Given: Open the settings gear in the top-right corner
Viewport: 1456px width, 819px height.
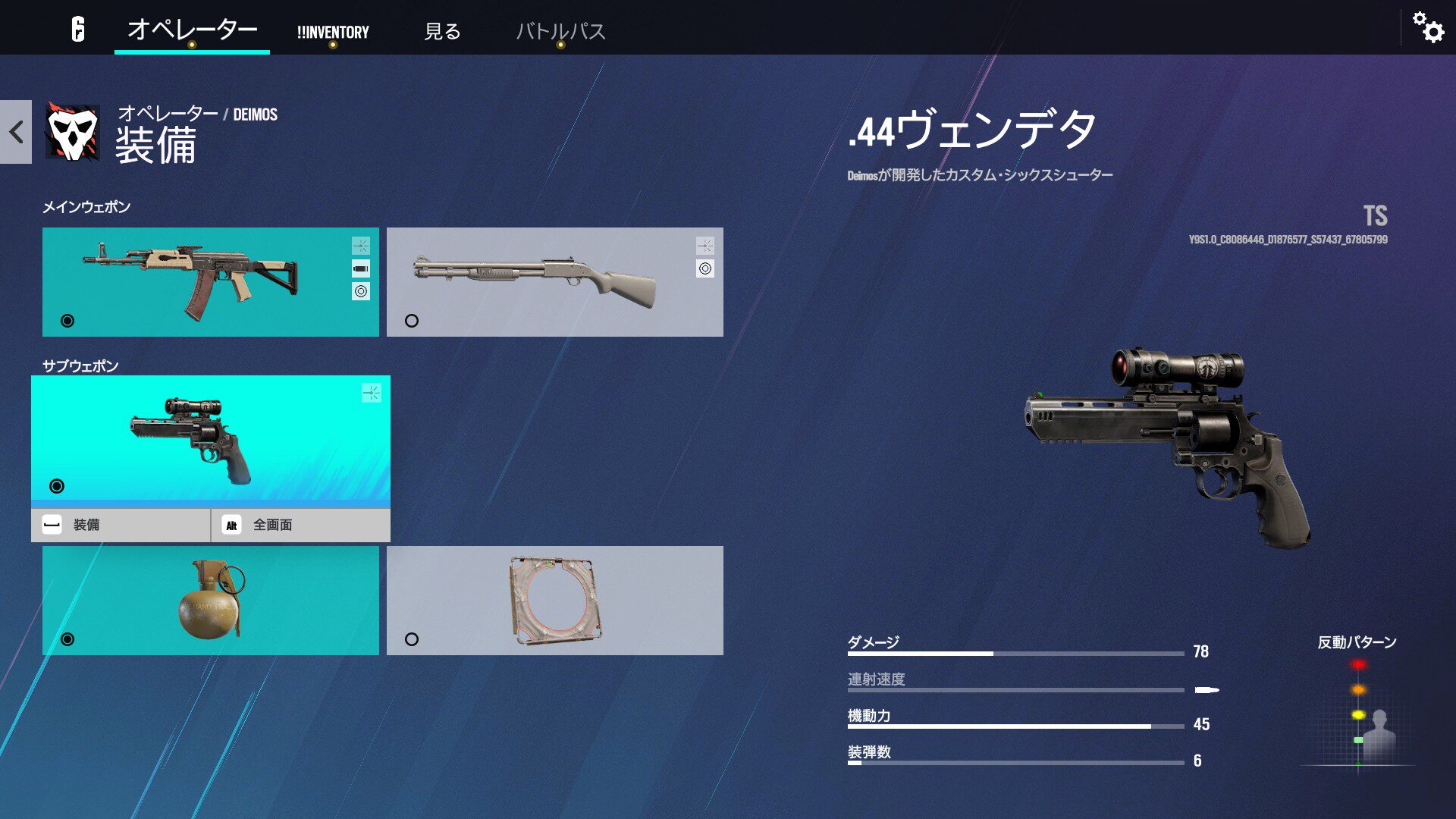Looking at the screenshot, I should click(1429, 30).
